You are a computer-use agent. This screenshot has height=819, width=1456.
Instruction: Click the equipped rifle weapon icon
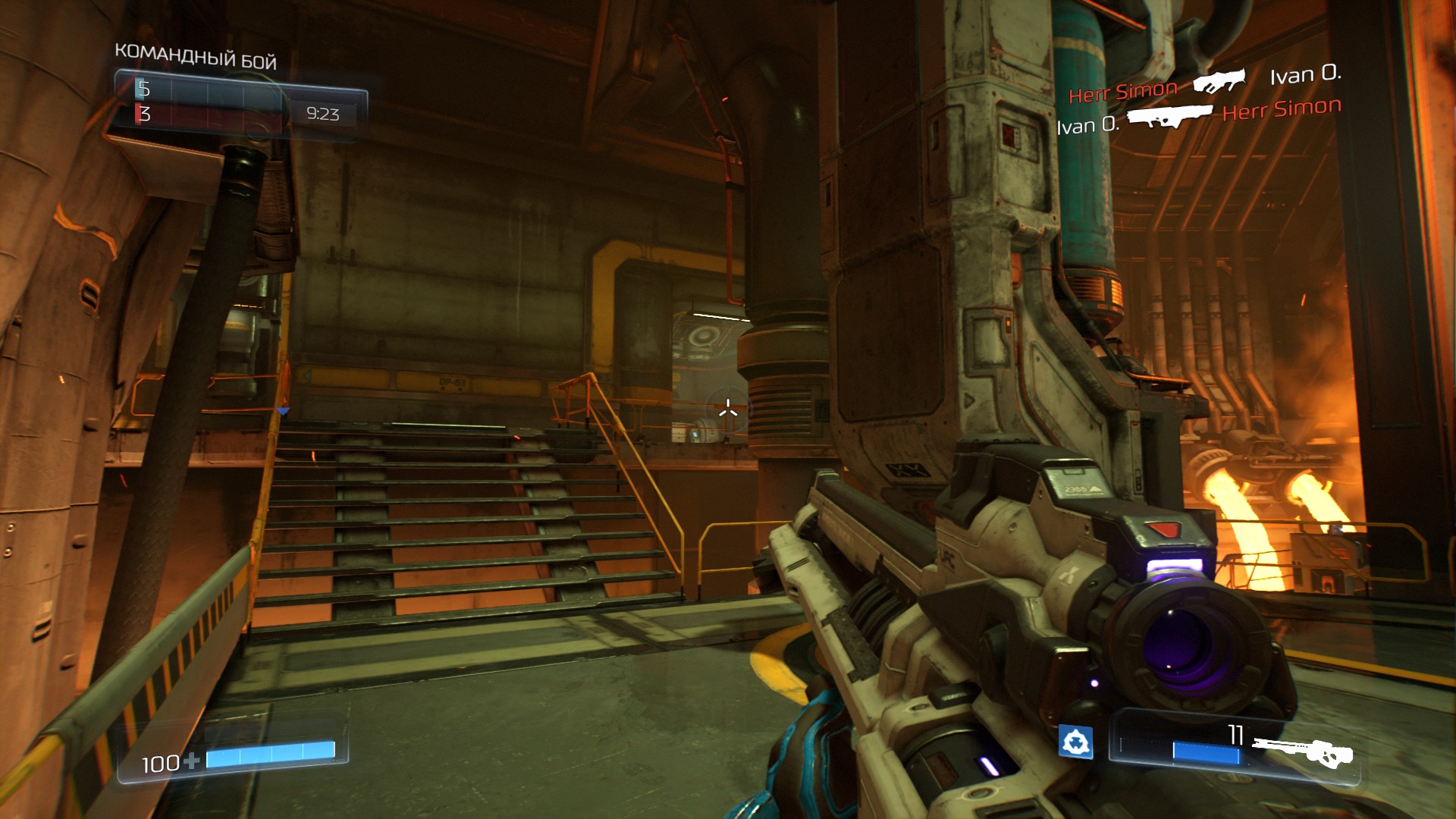pos(1303,751)
